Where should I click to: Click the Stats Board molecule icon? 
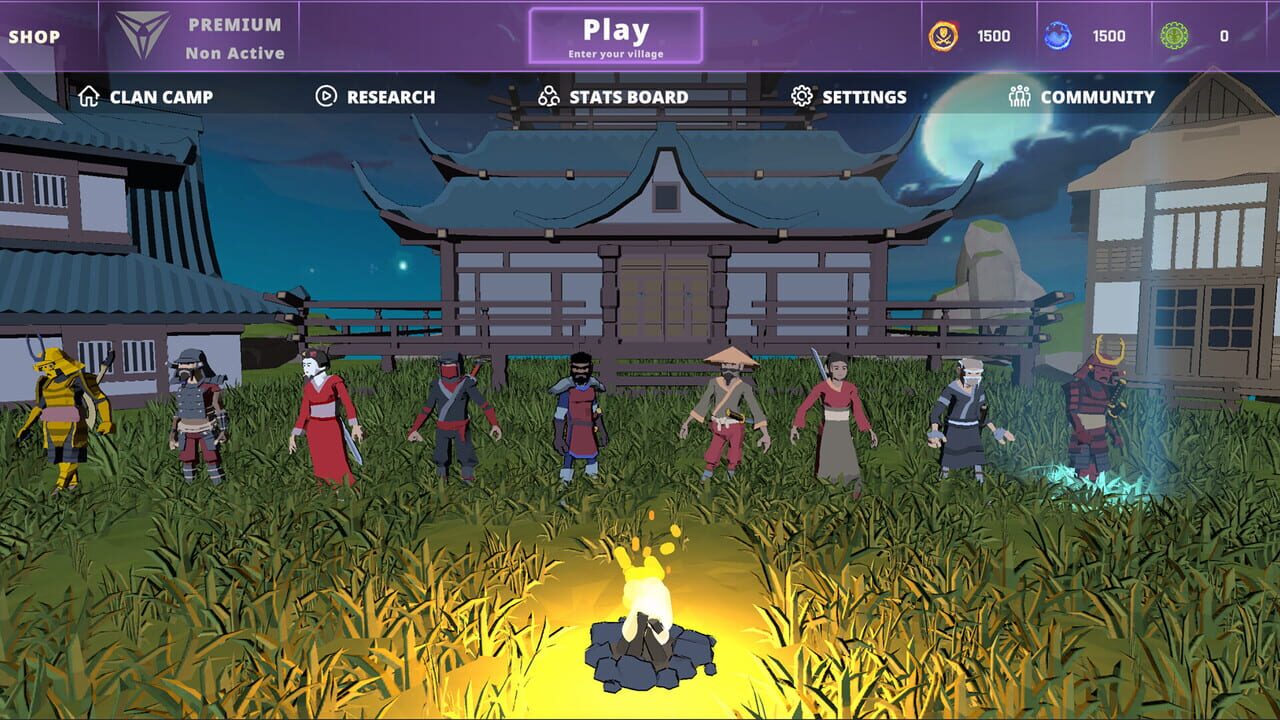(546, 96)
